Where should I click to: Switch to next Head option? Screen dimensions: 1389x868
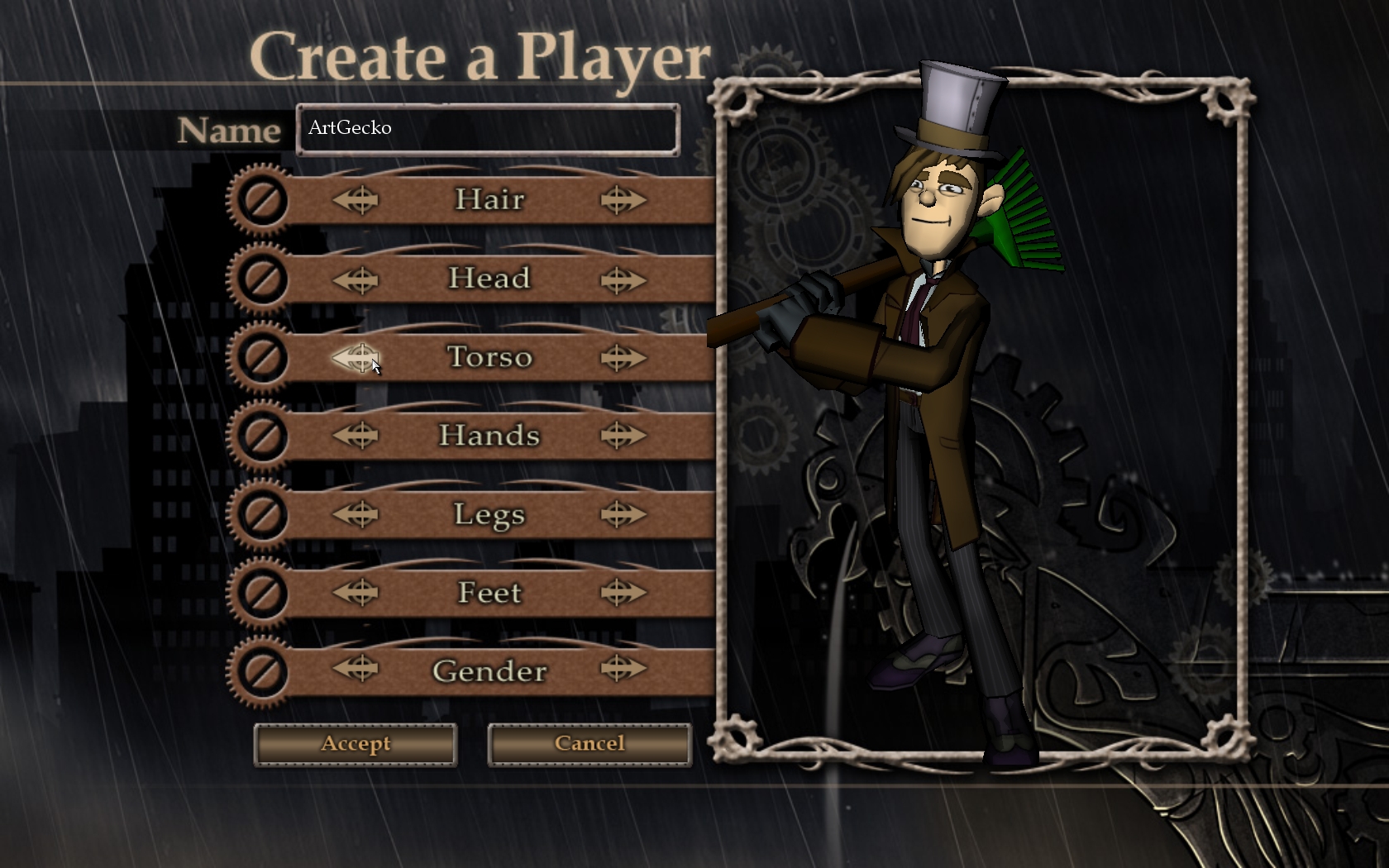[623, 280]
